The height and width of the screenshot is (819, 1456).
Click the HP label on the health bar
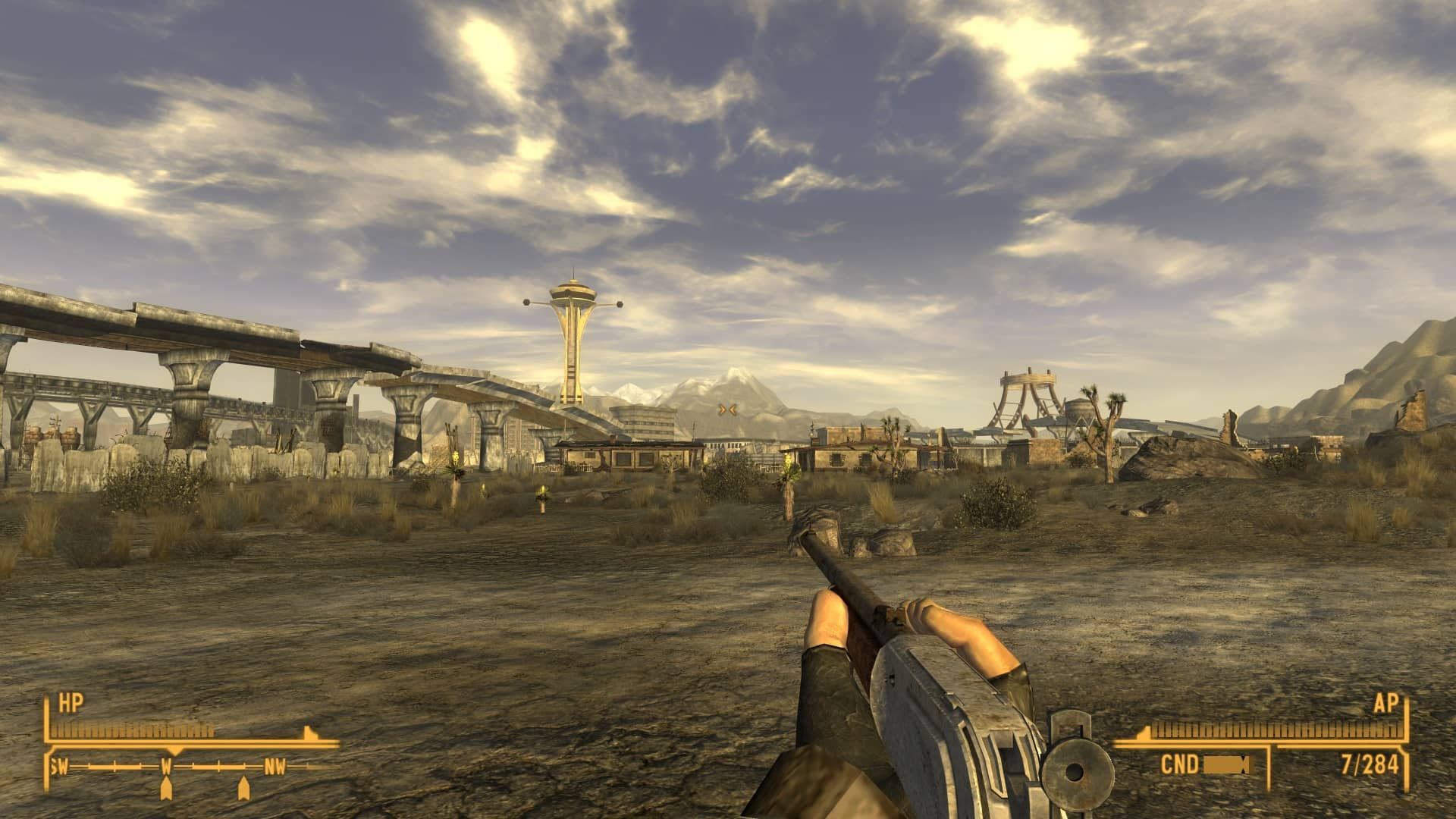pos(71,704)
